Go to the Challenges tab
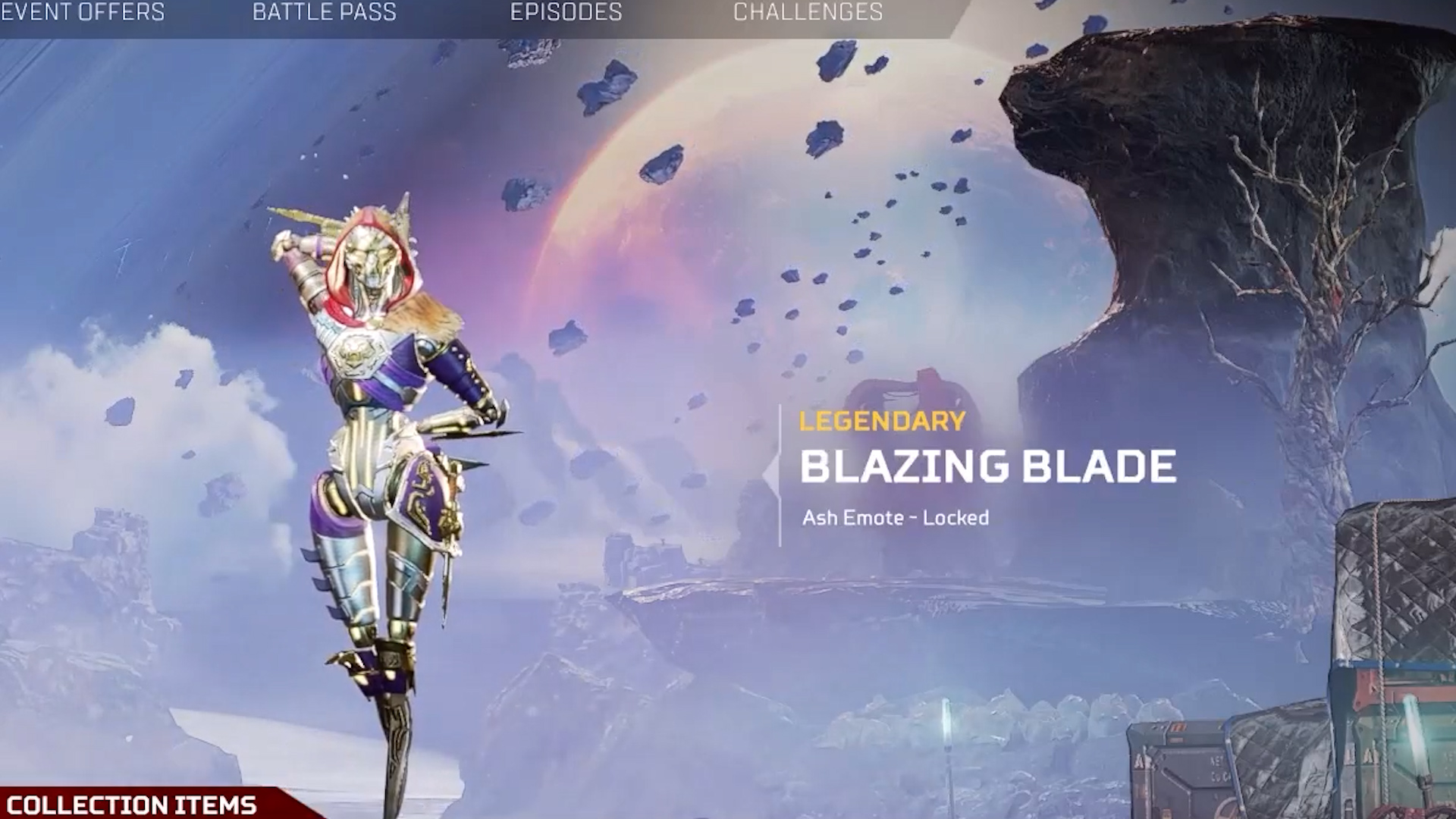The image size is (1456, 819). (808, 12)
